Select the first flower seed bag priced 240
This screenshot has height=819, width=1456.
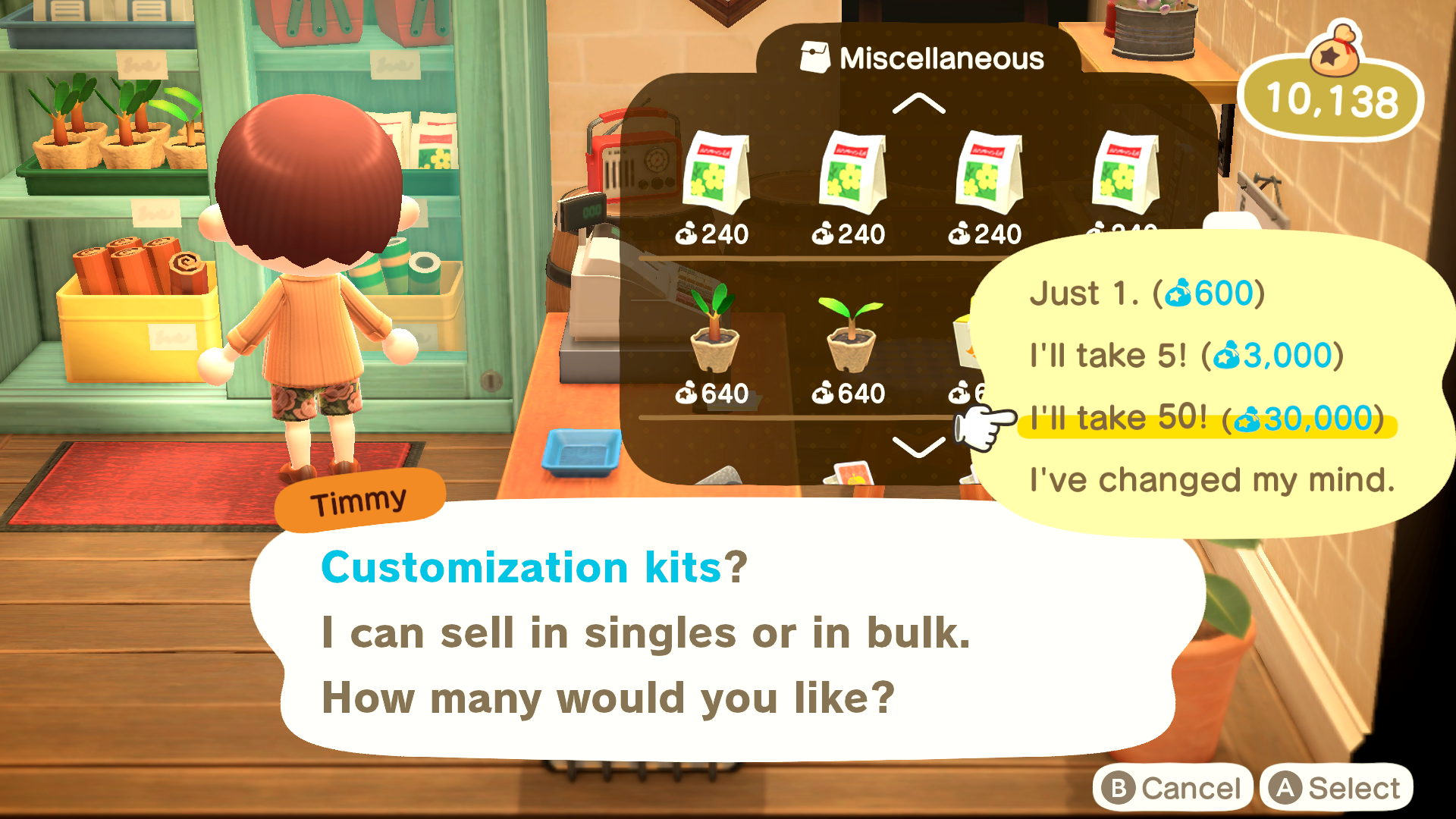click(x=717, y=174)
